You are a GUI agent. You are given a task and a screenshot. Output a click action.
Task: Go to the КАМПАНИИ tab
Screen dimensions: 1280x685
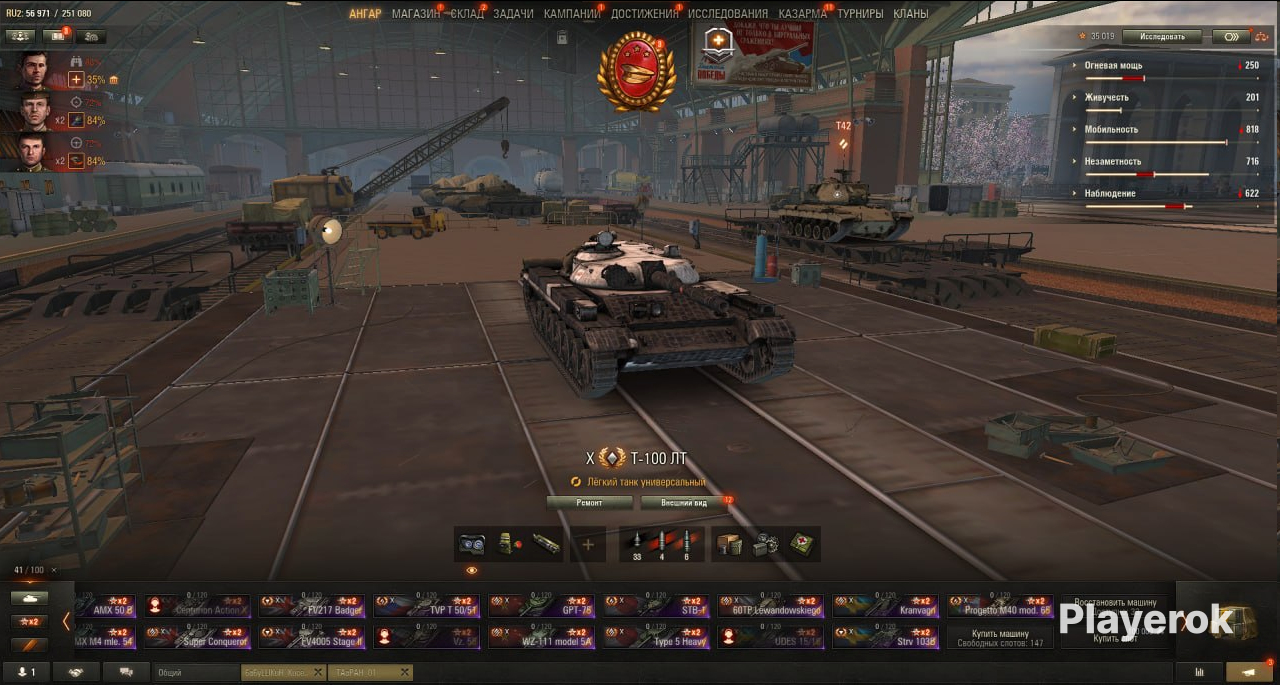pos(572,14)
